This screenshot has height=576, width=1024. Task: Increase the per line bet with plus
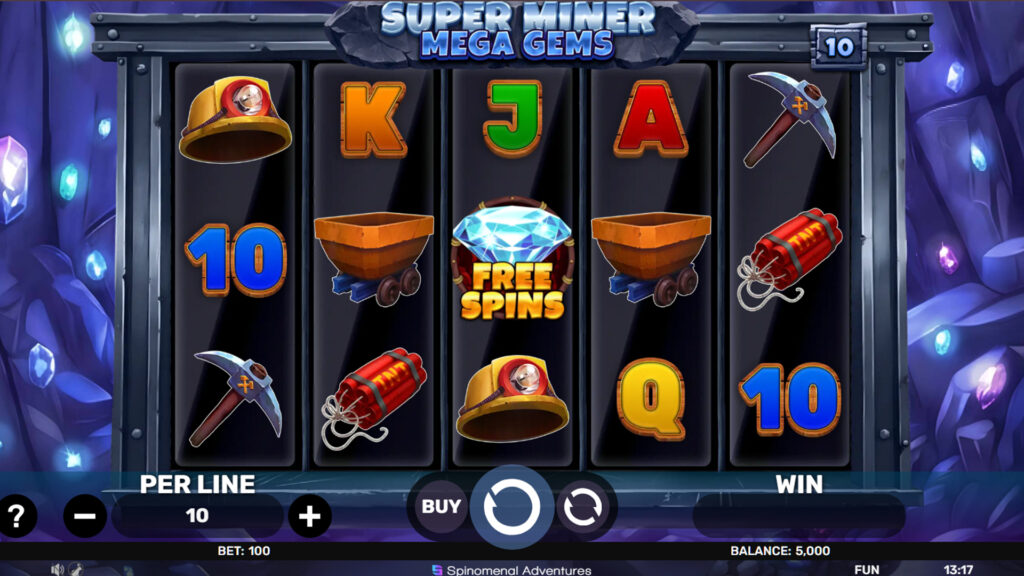coord(310,516)
